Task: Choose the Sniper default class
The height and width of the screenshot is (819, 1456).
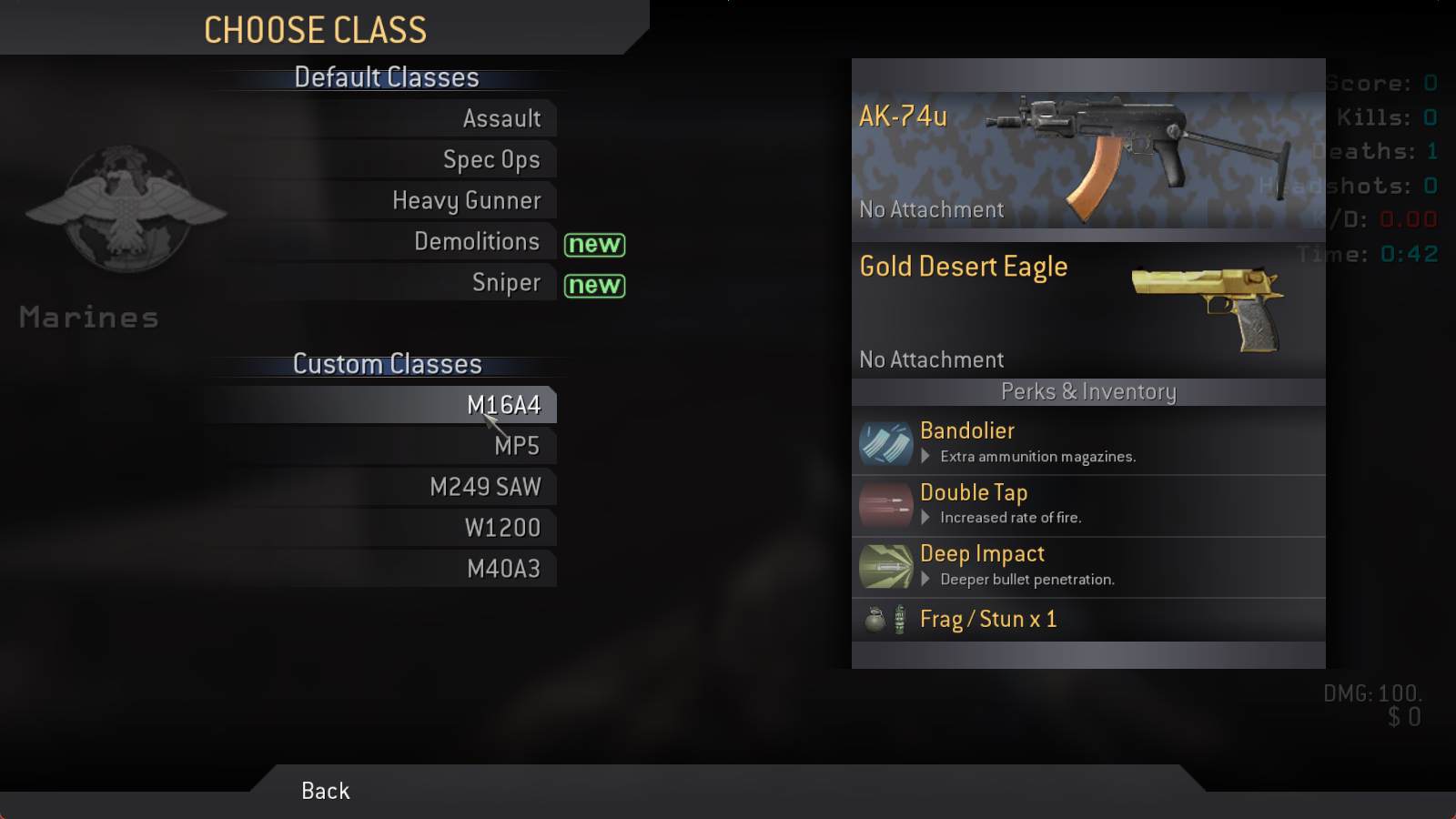Action: coord(506,282)
